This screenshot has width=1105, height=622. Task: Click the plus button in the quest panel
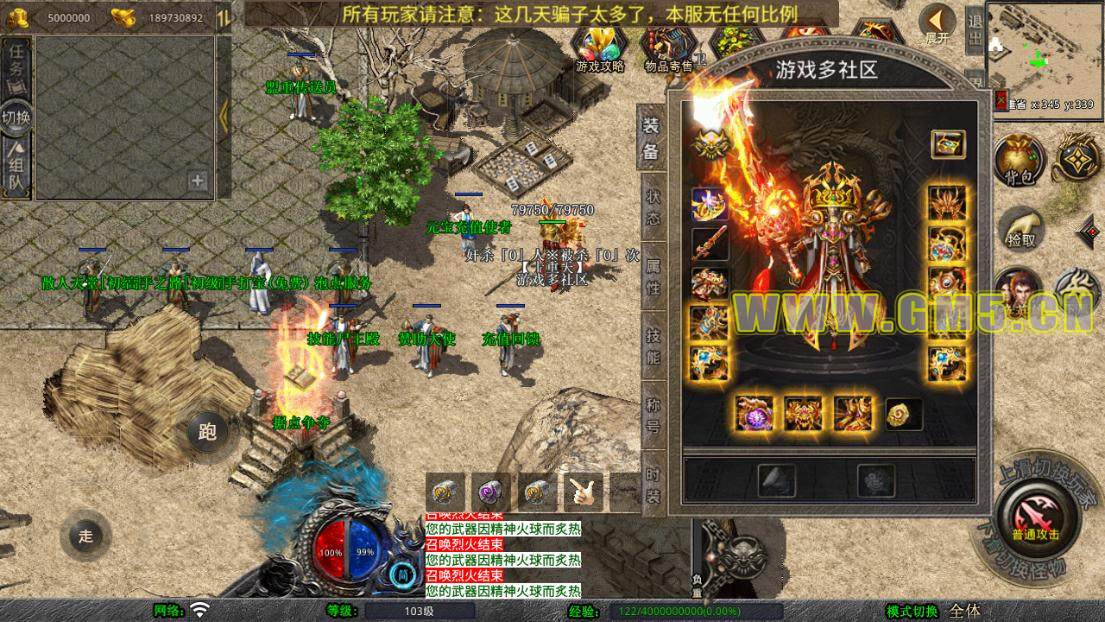[197, 181]
